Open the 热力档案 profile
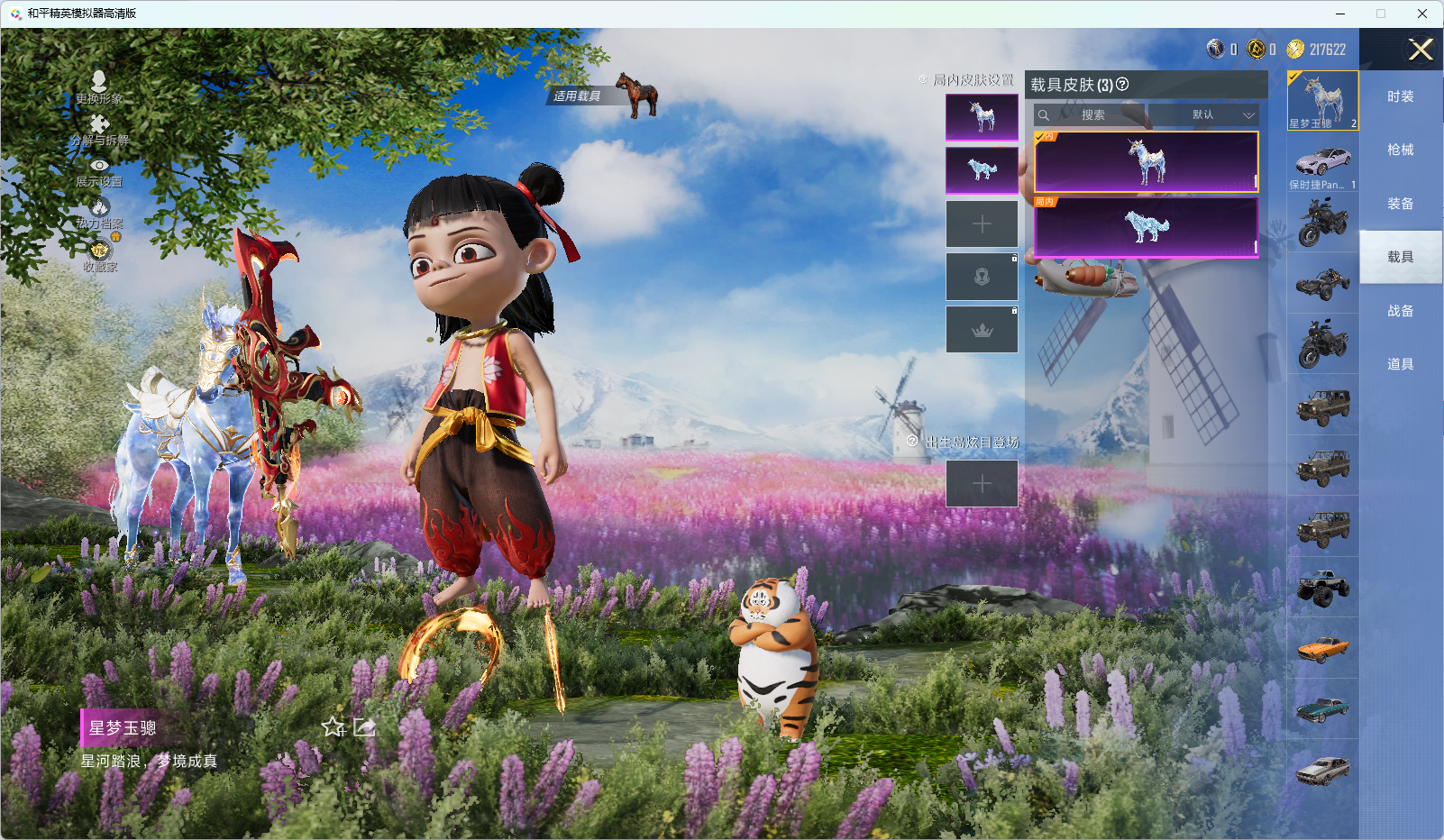Screen dimensions: 1444x840 [x=99, y=213]
